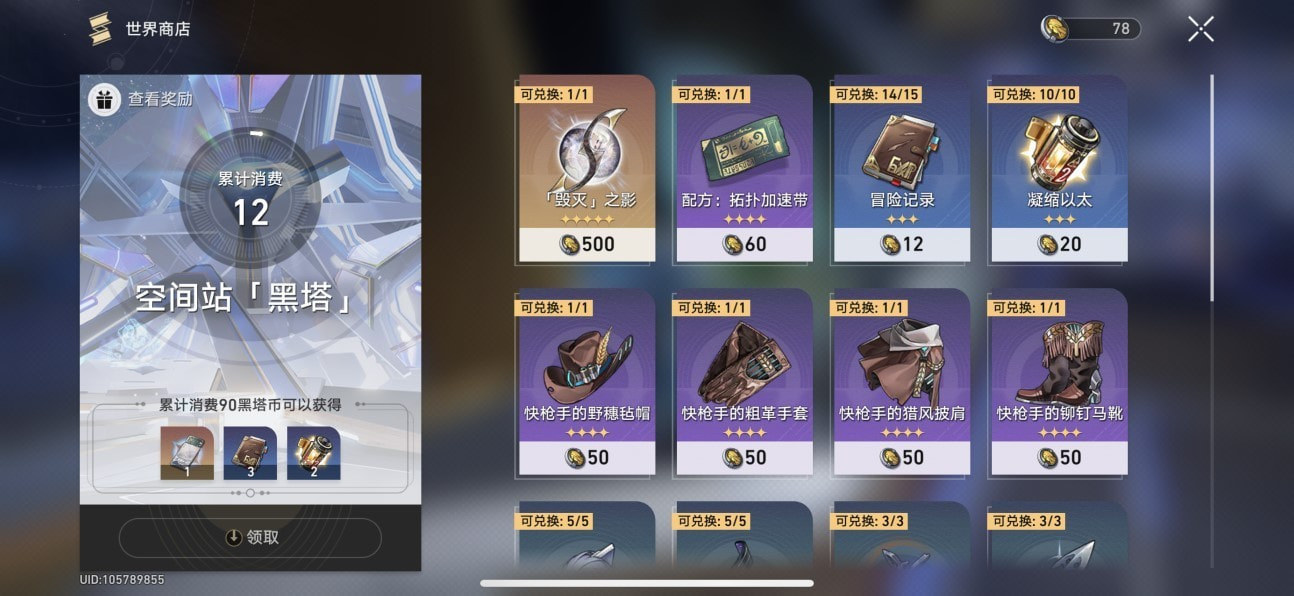View the first milestone reward numbered 1

(x=187, y=453)
